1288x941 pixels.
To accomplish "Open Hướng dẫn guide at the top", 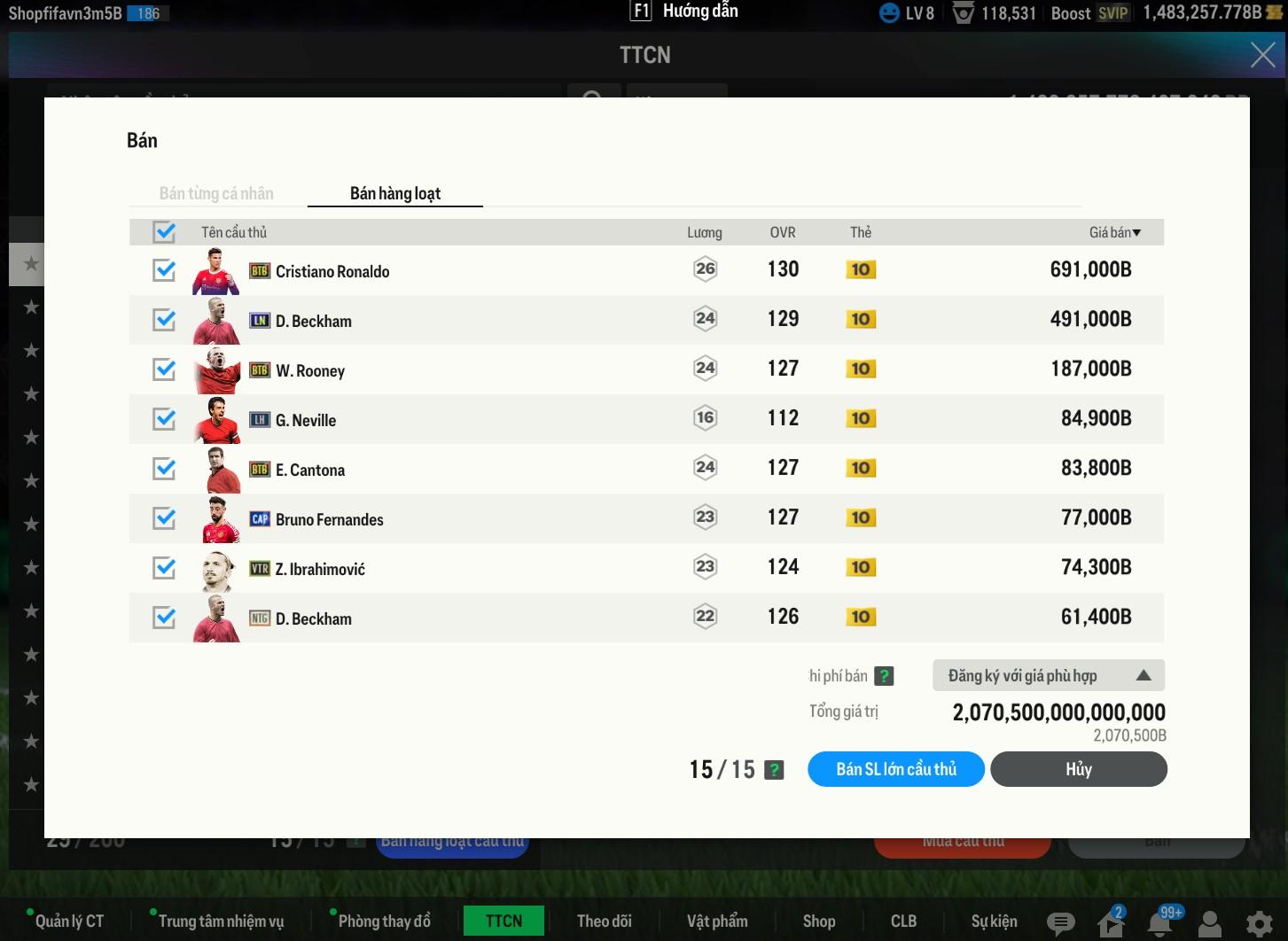I will point(684,12).
